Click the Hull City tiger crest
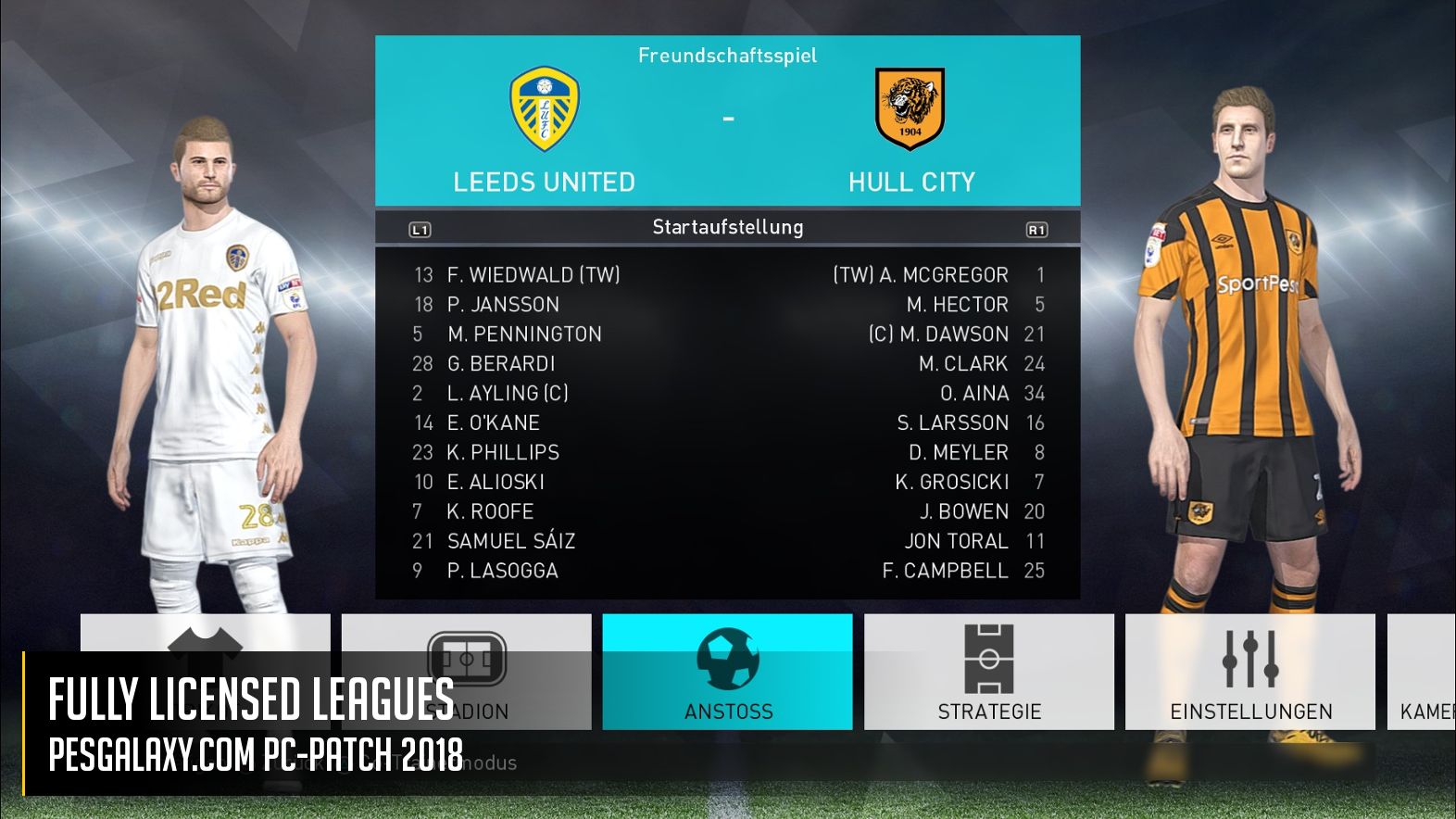Viewport: 1456px width, 819px height. pos(910,108)
